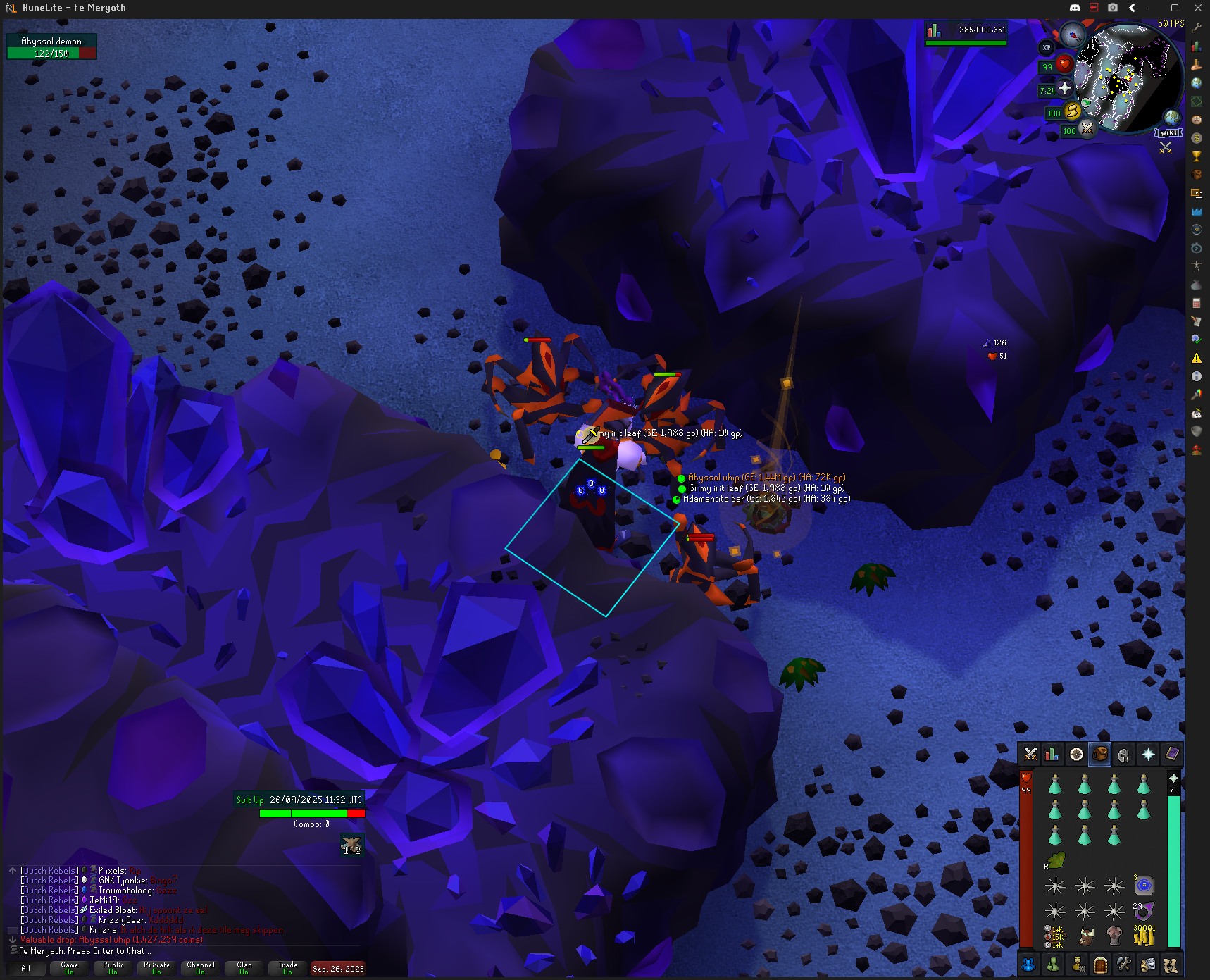Open the Wiki lookup button
This screenshot has height=980, width=1210.
click(1168, 133)
